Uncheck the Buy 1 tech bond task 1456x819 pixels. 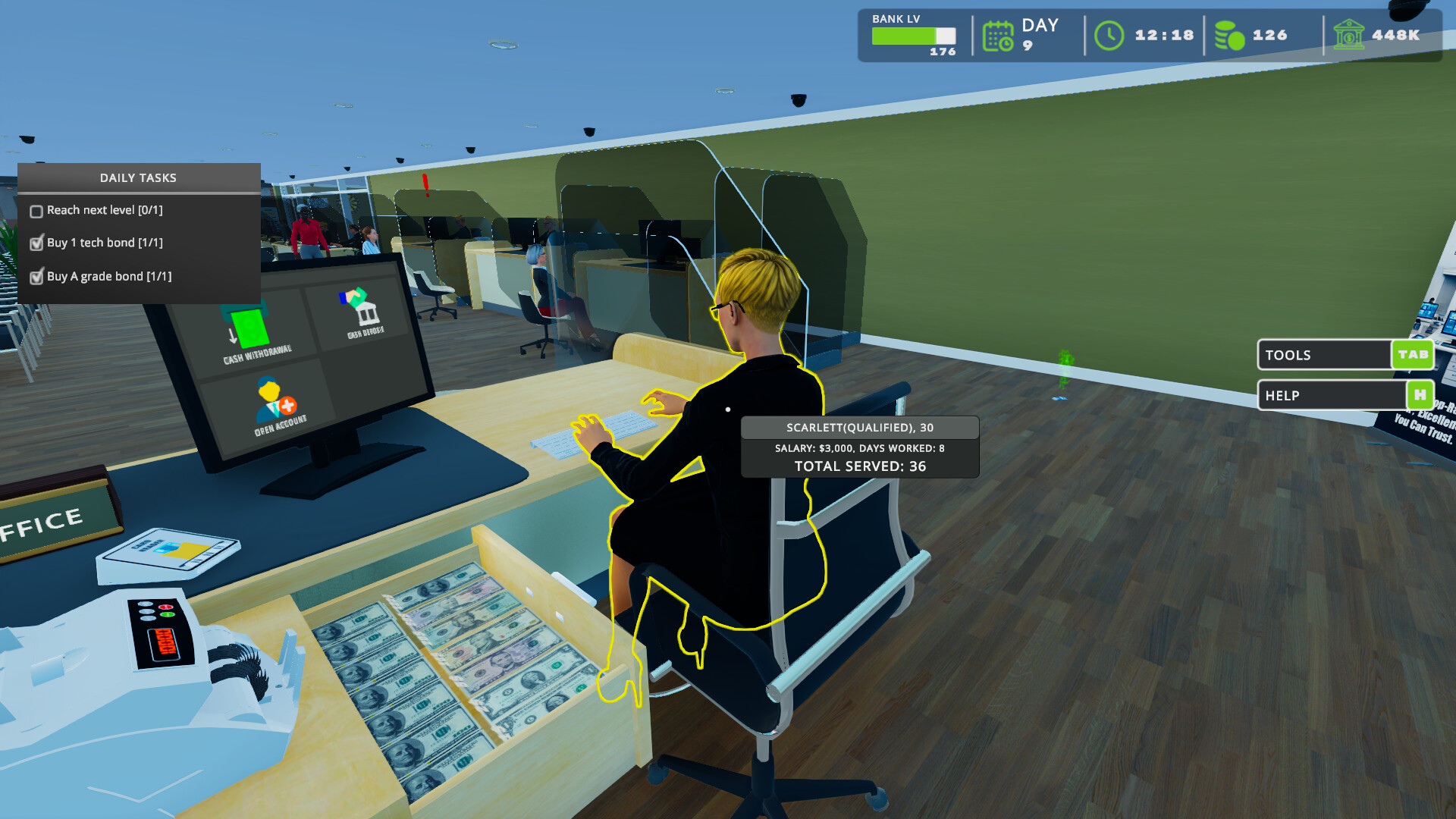36,243
